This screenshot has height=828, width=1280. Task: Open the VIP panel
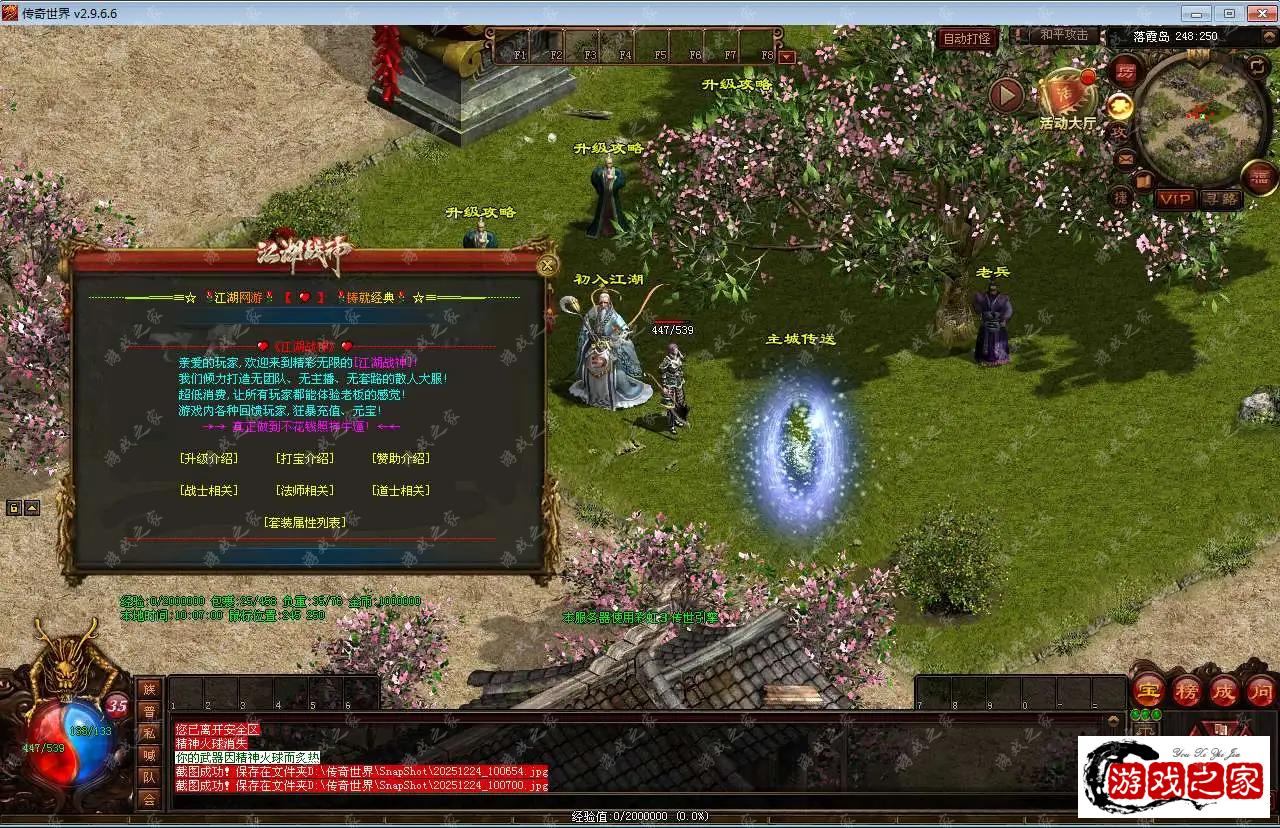click(1175, 199)
